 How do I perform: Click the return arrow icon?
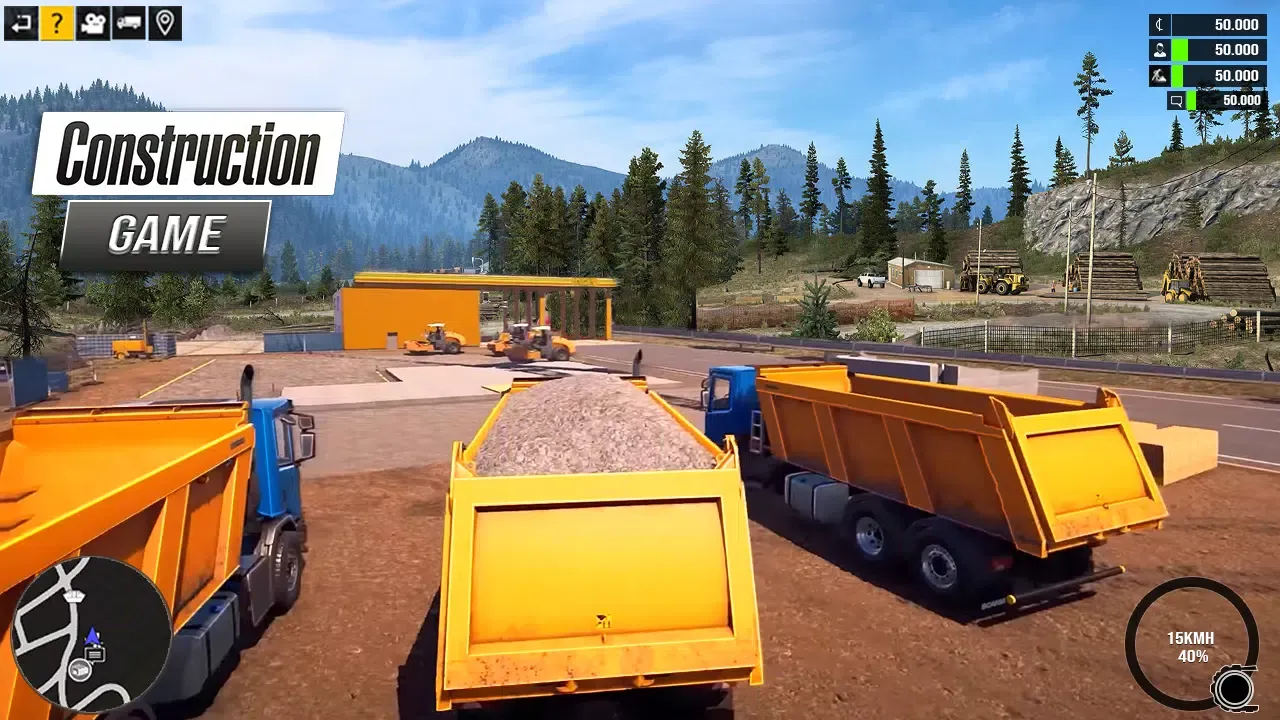coord(21,23)
